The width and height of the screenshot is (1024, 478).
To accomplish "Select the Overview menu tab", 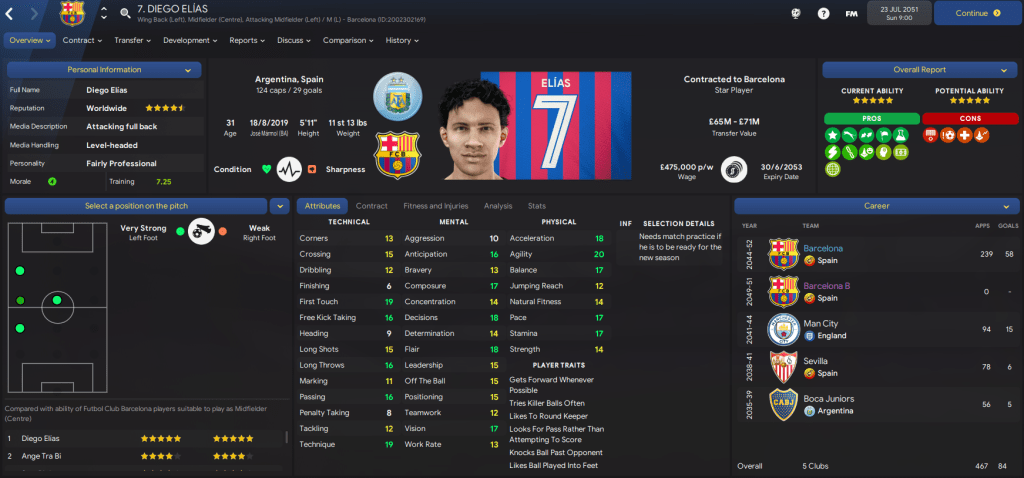I will (31, 40).
